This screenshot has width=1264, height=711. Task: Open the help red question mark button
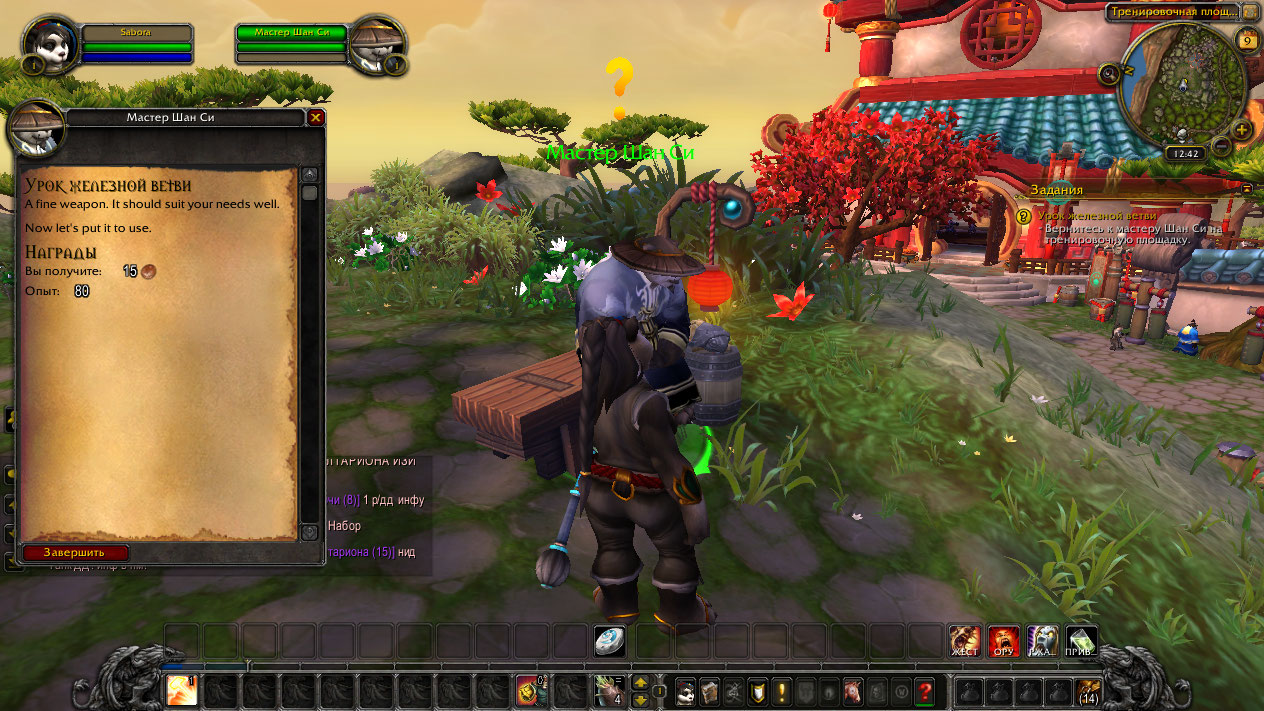tap(925, 690)
